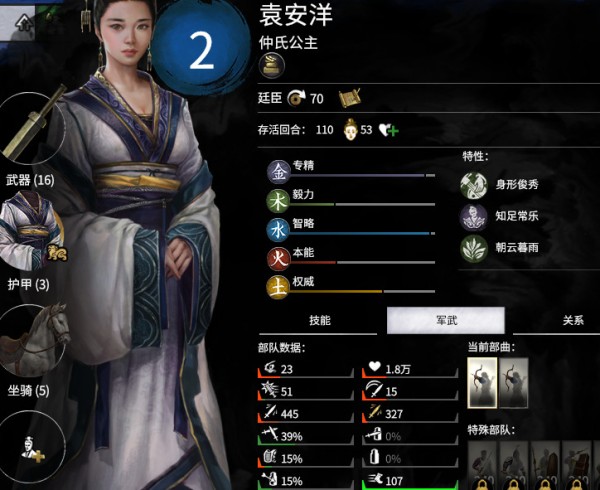
Task: Select the 水 cunning attribute icon
Action: pos(277,230)
